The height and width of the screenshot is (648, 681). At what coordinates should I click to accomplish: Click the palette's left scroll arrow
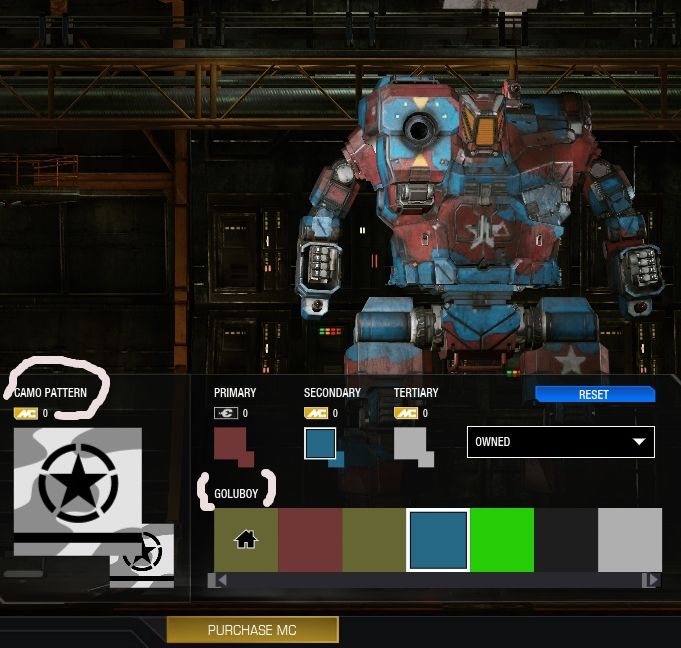[x=217, y=580]
